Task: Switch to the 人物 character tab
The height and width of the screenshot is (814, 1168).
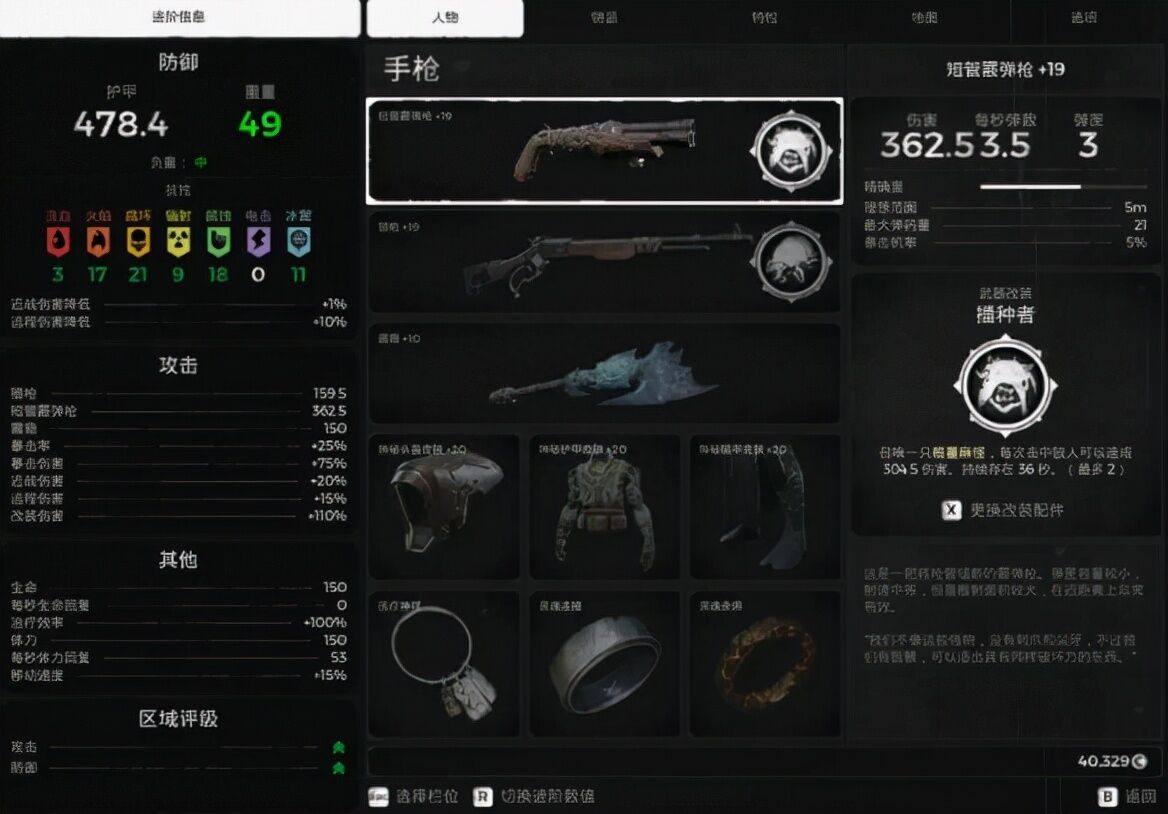Action: click(444, 18)
